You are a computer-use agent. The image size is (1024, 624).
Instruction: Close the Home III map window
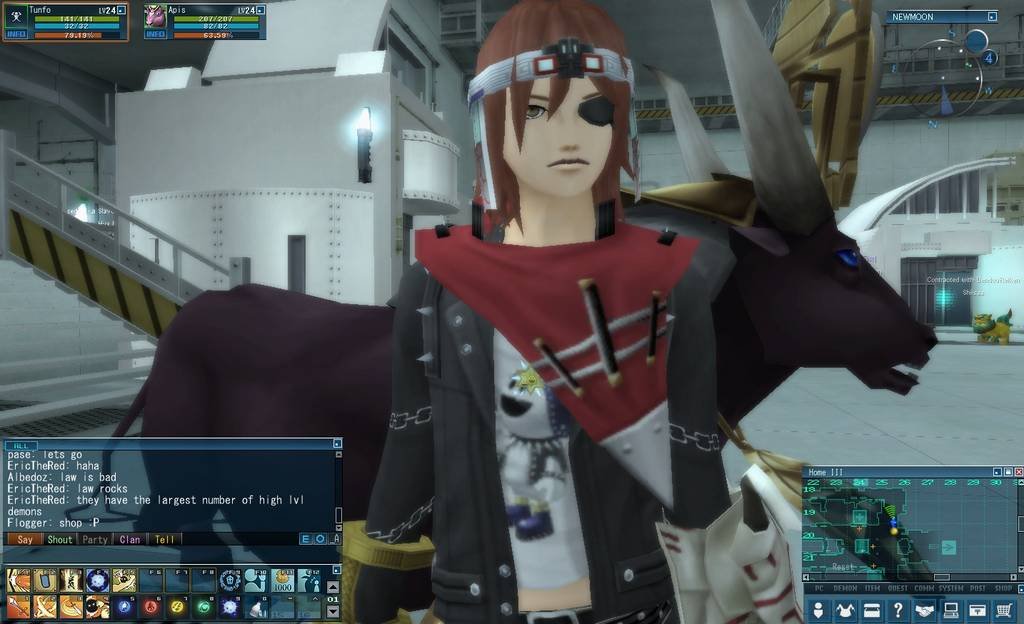(1018, 472)
